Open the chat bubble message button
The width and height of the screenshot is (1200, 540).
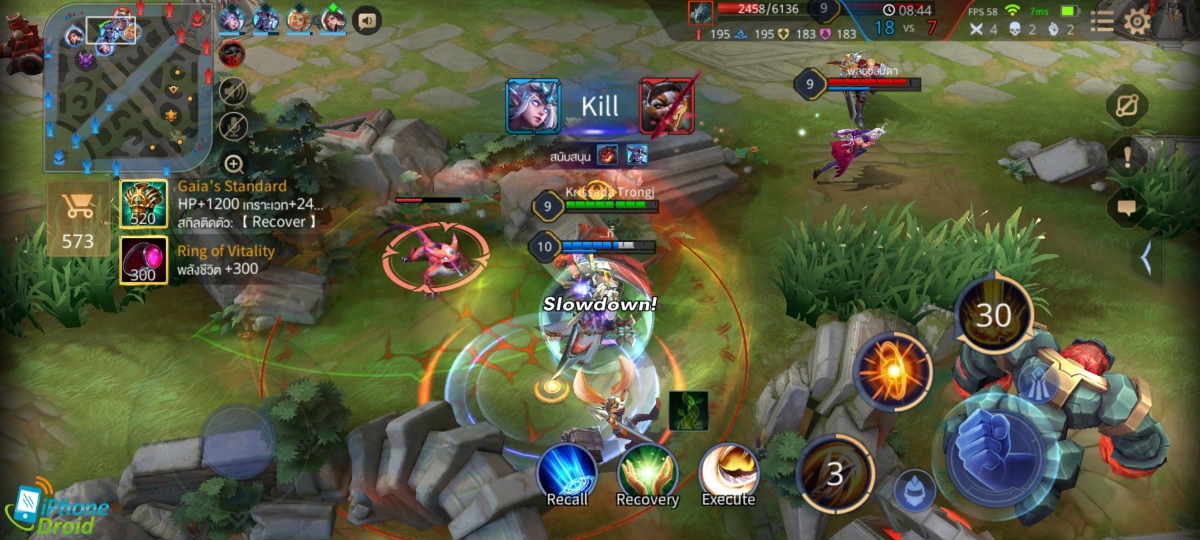tap(1127, 208)
